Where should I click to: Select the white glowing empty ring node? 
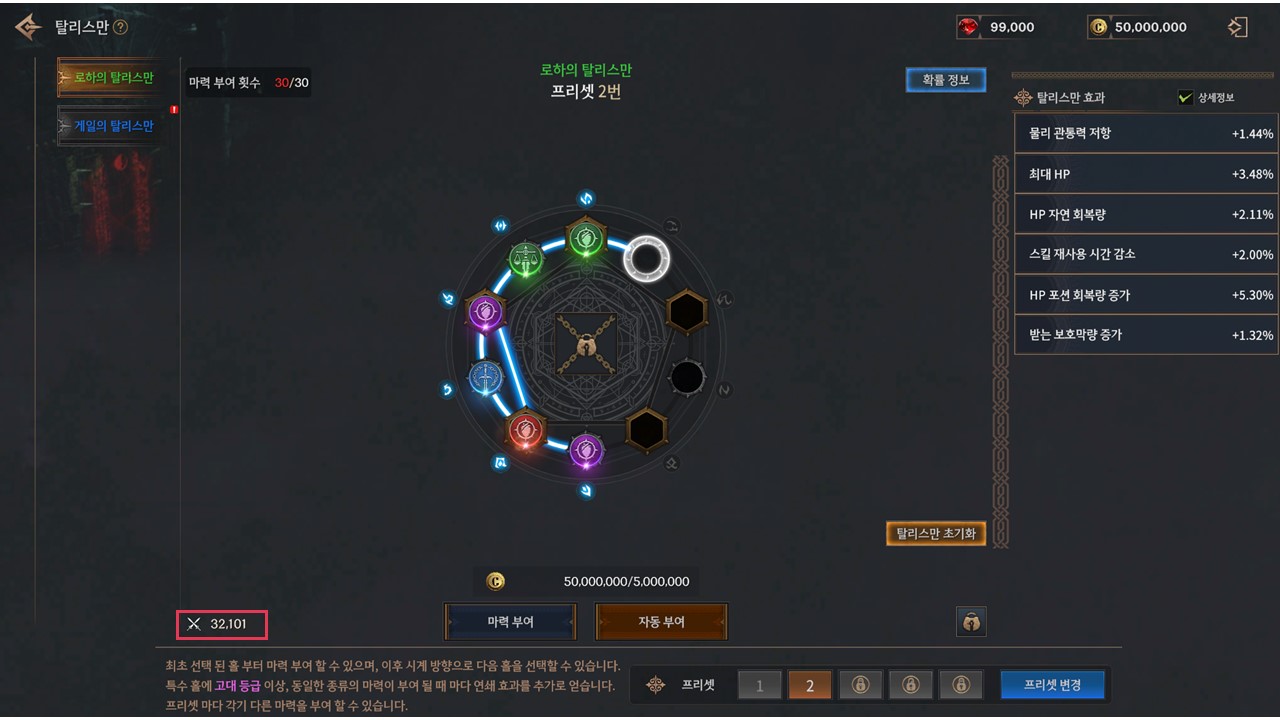[x=646, y=259]
